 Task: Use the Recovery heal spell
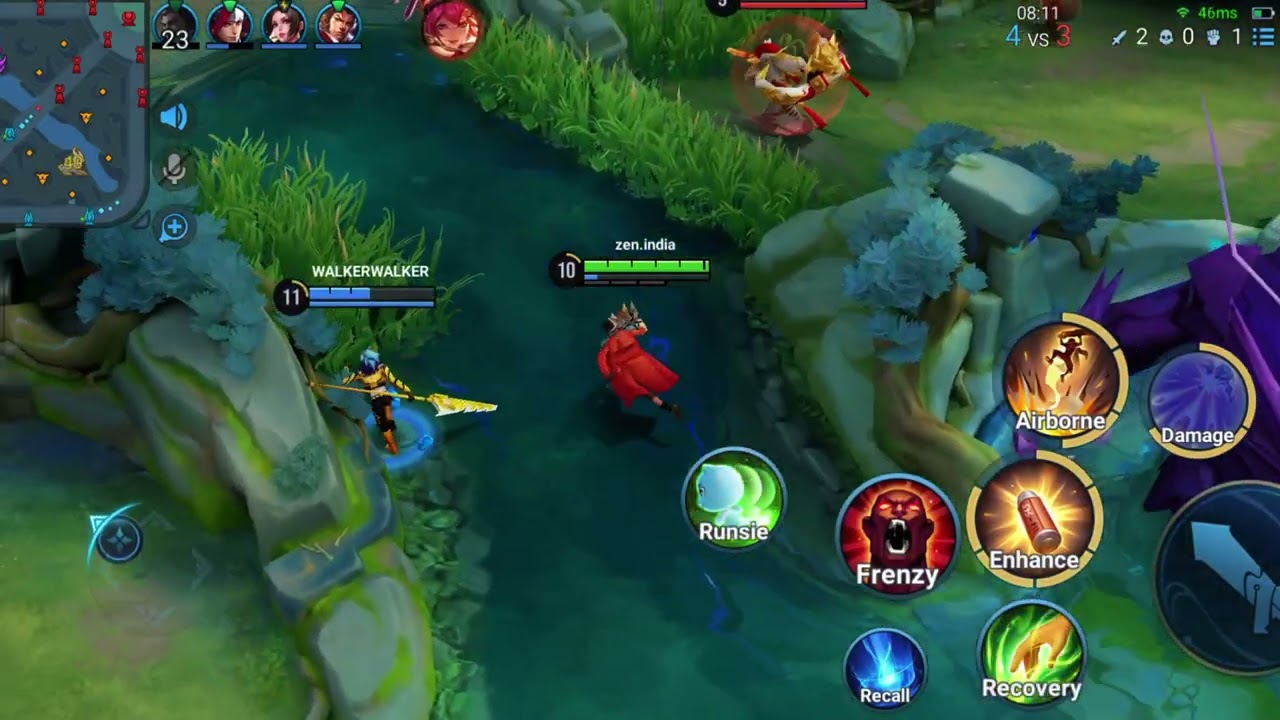click(x=1032, y=654)
